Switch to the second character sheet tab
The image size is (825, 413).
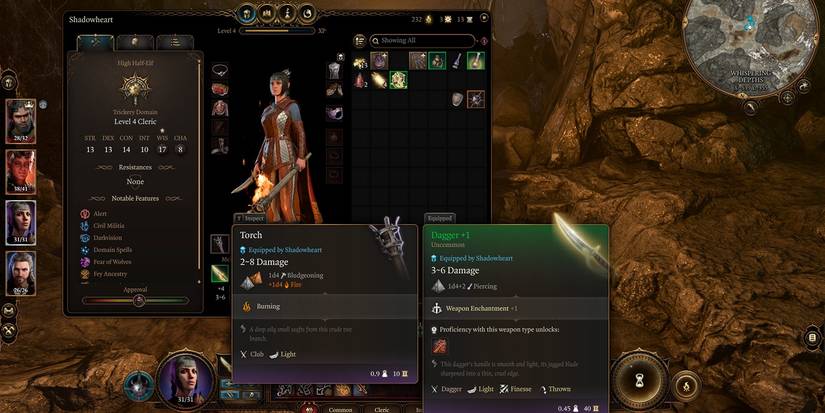point(136,42)
